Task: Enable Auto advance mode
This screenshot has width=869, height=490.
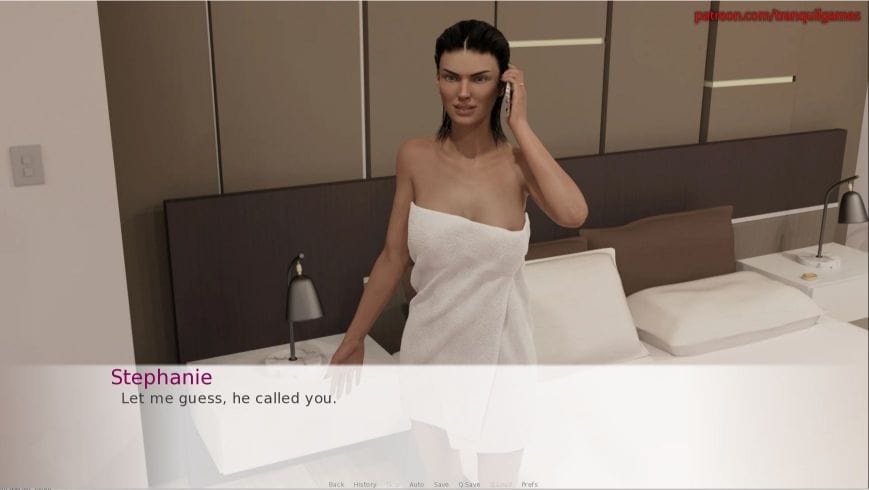Action: [x=416, y=485]
